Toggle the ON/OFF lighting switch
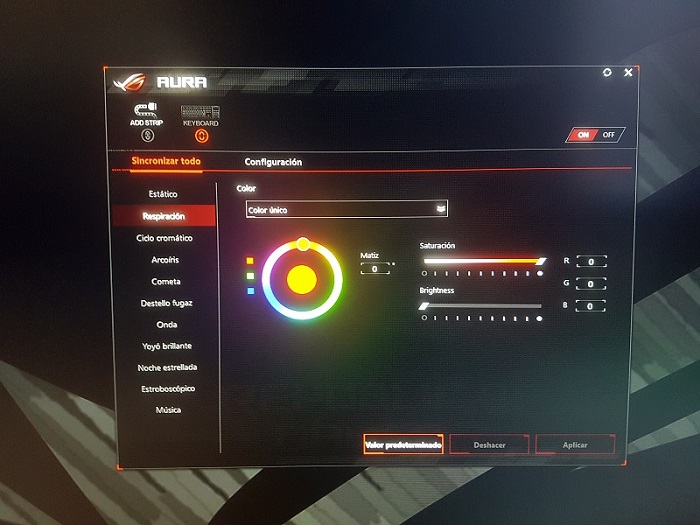Image resolution: width=700 pixels, height=525 pixels. (x=595, y=134)
